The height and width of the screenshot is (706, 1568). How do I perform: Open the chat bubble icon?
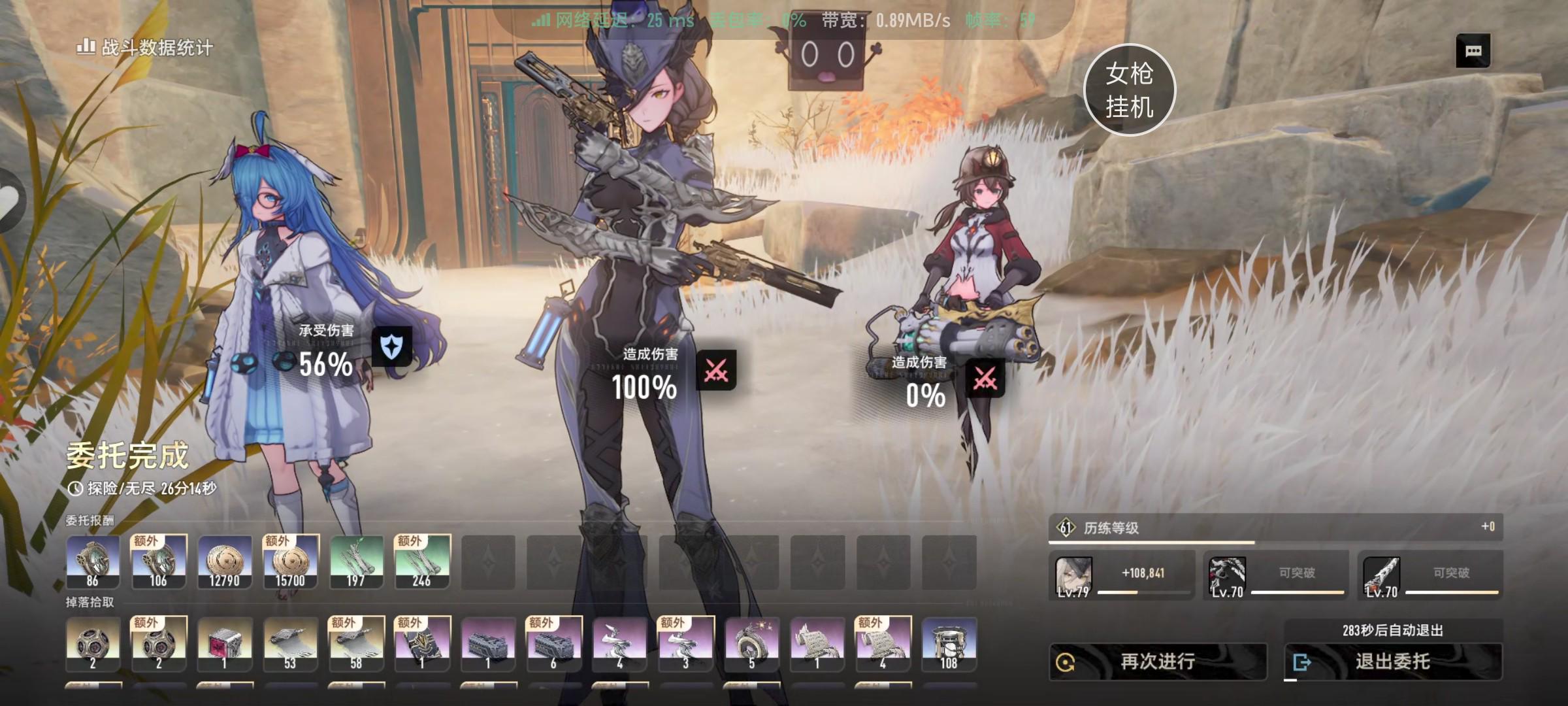click(x=1473, y=51)
